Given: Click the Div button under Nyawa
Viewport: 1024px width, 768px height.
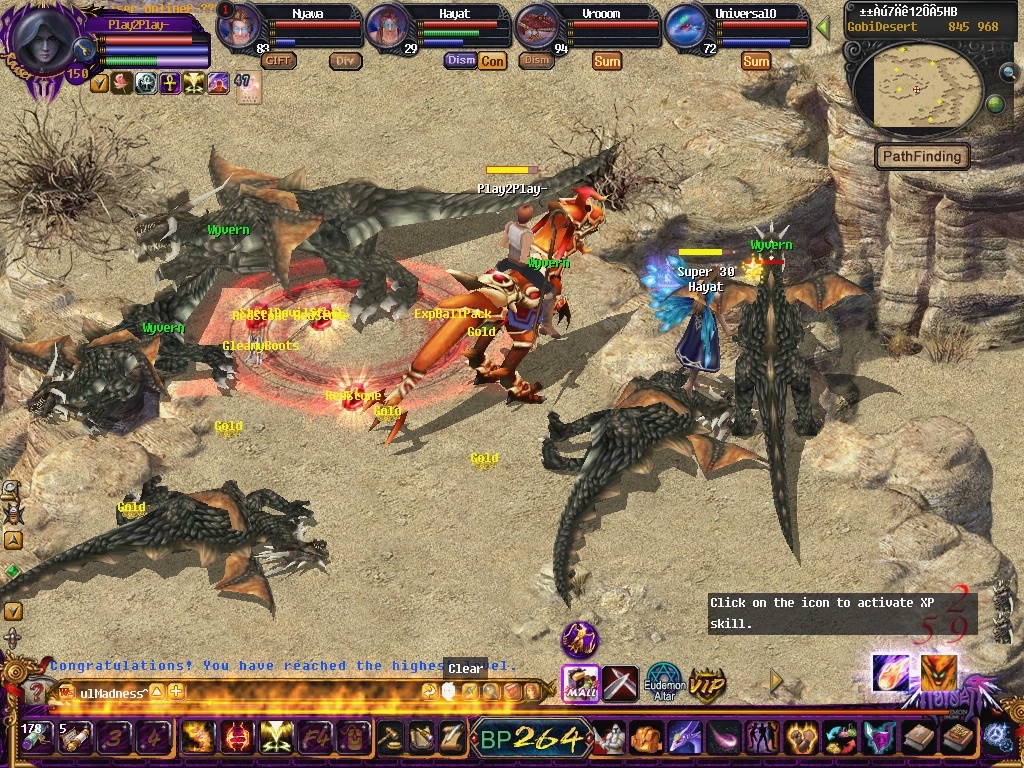Looking at the screenshot, I should point(345,61).
